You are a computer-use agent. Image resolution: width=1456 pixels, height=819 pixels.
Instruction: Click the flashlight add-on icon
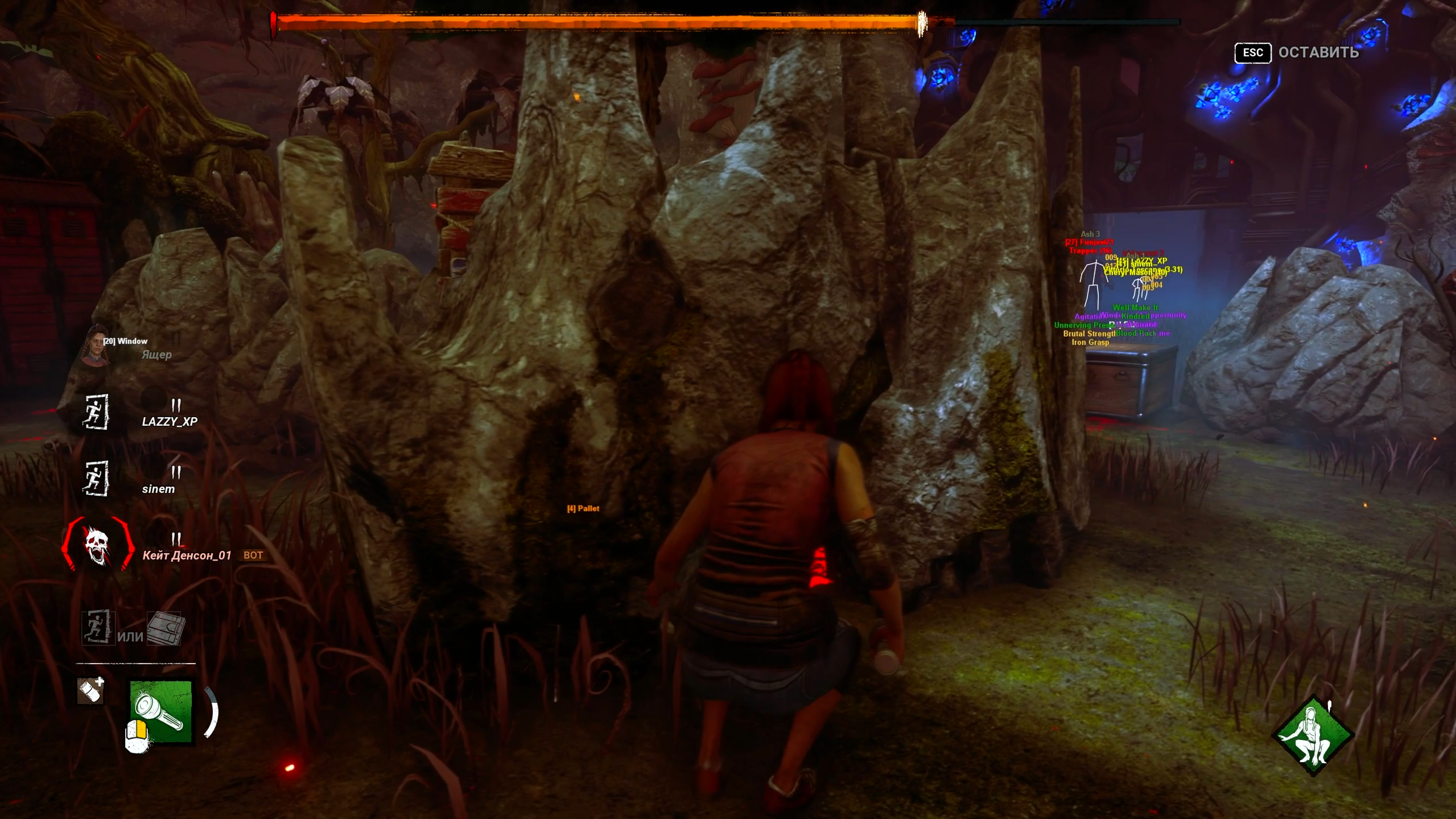91,690
